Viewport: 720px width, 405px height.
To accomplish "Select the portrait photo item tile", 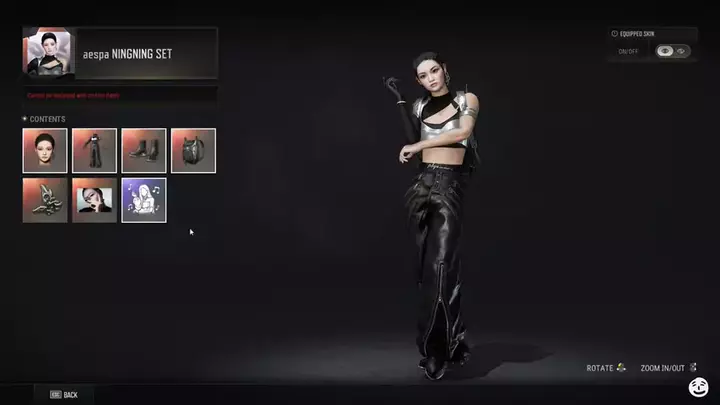I will [94, 200].
